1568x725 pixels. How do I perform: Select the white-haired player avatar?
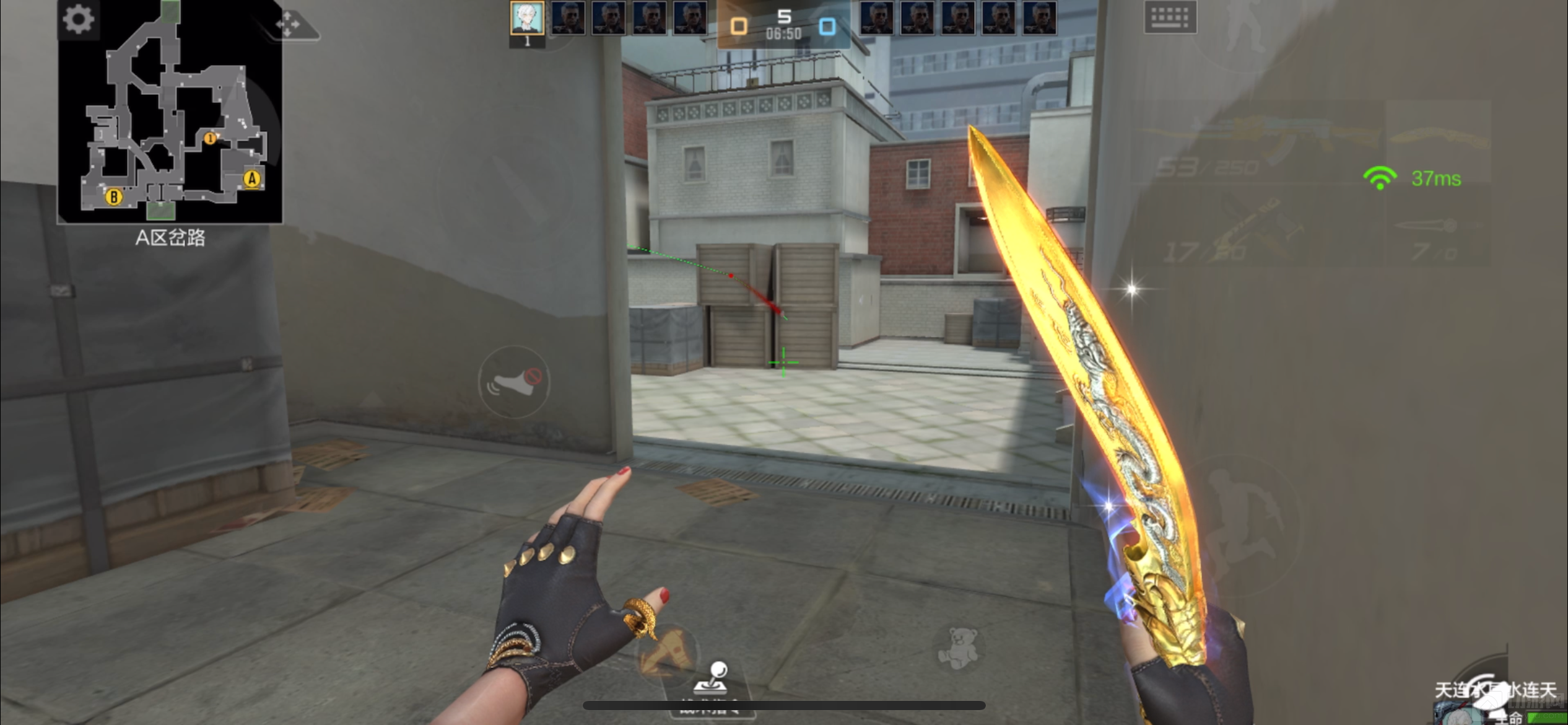[527, 17]
